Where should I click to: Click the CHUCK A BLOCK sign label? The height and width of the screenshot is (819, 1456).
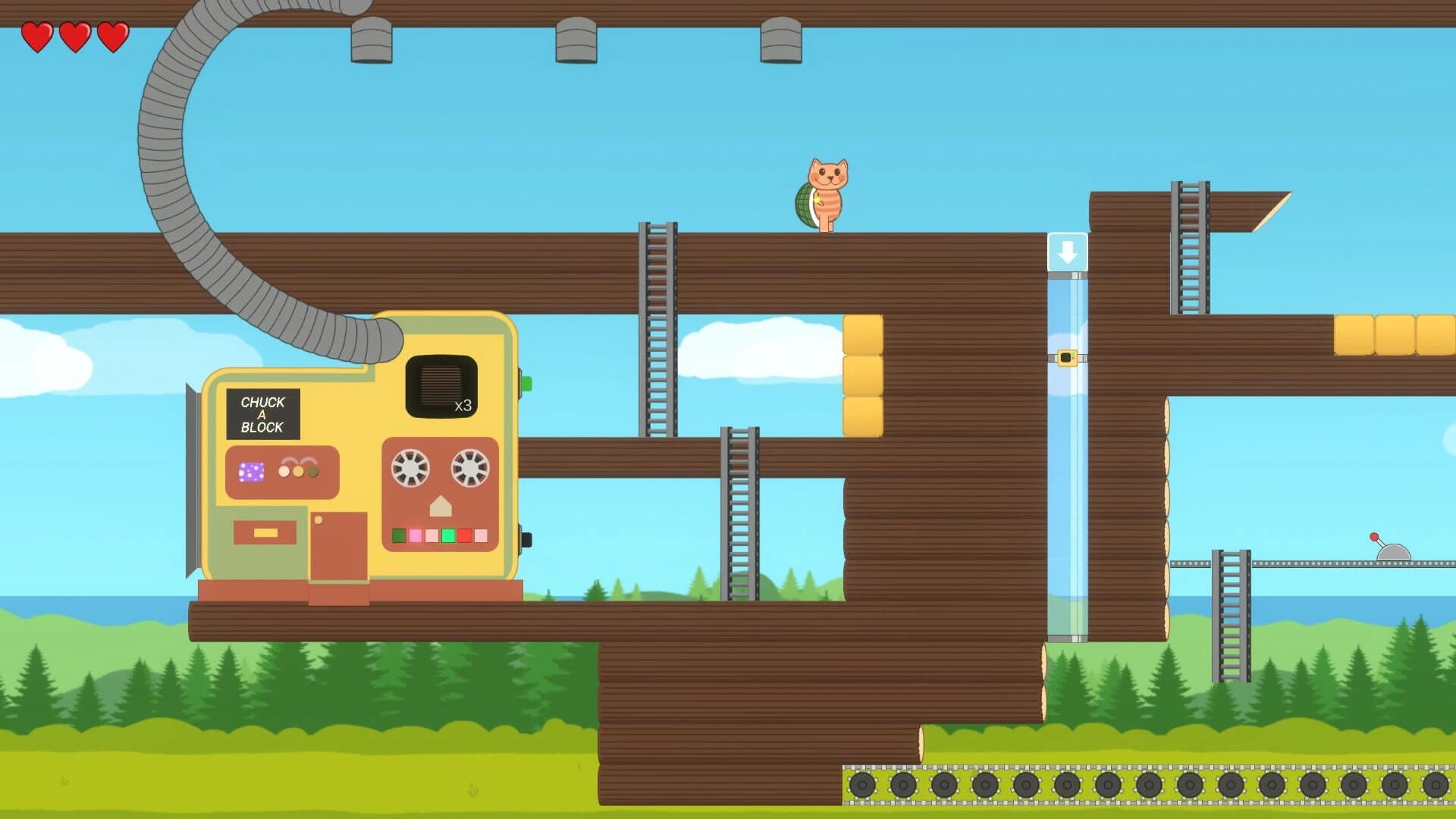262,415
